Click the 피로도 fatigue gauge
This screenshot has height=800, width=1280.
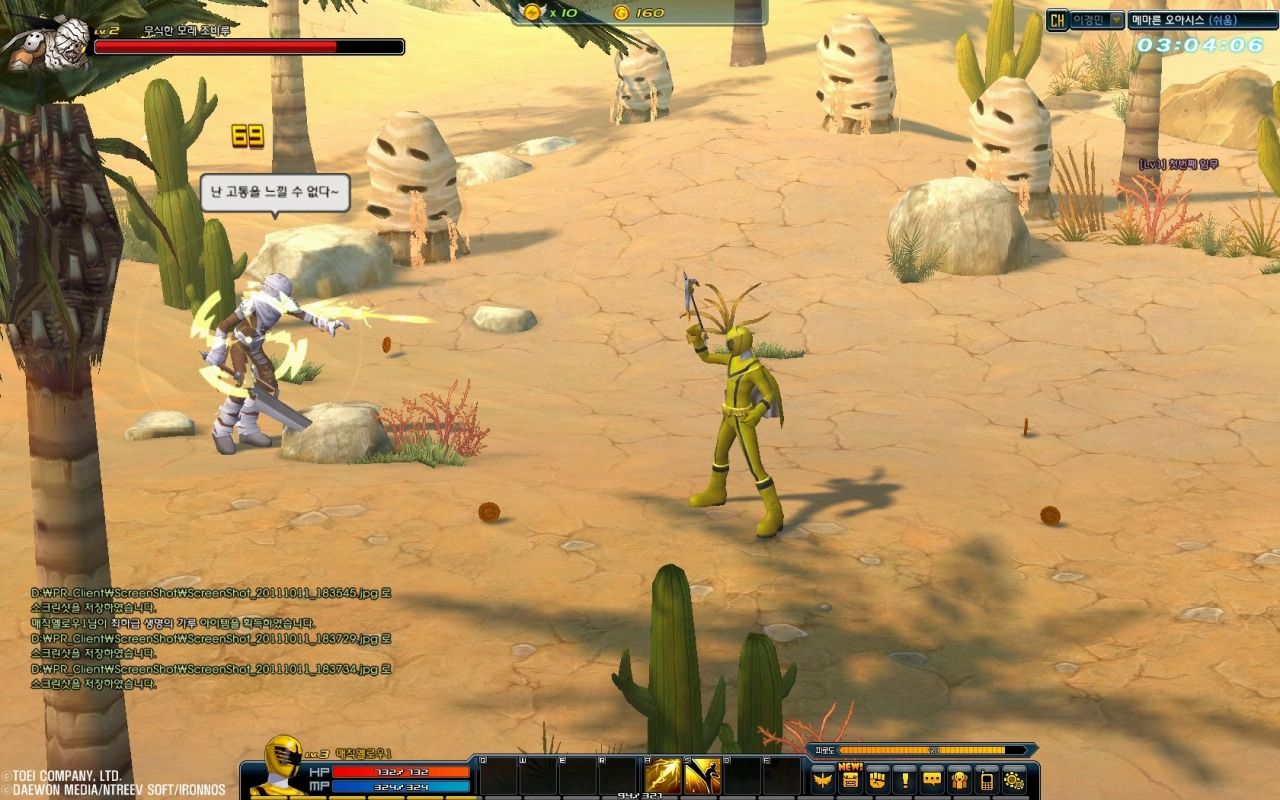[x=932, y=749]
